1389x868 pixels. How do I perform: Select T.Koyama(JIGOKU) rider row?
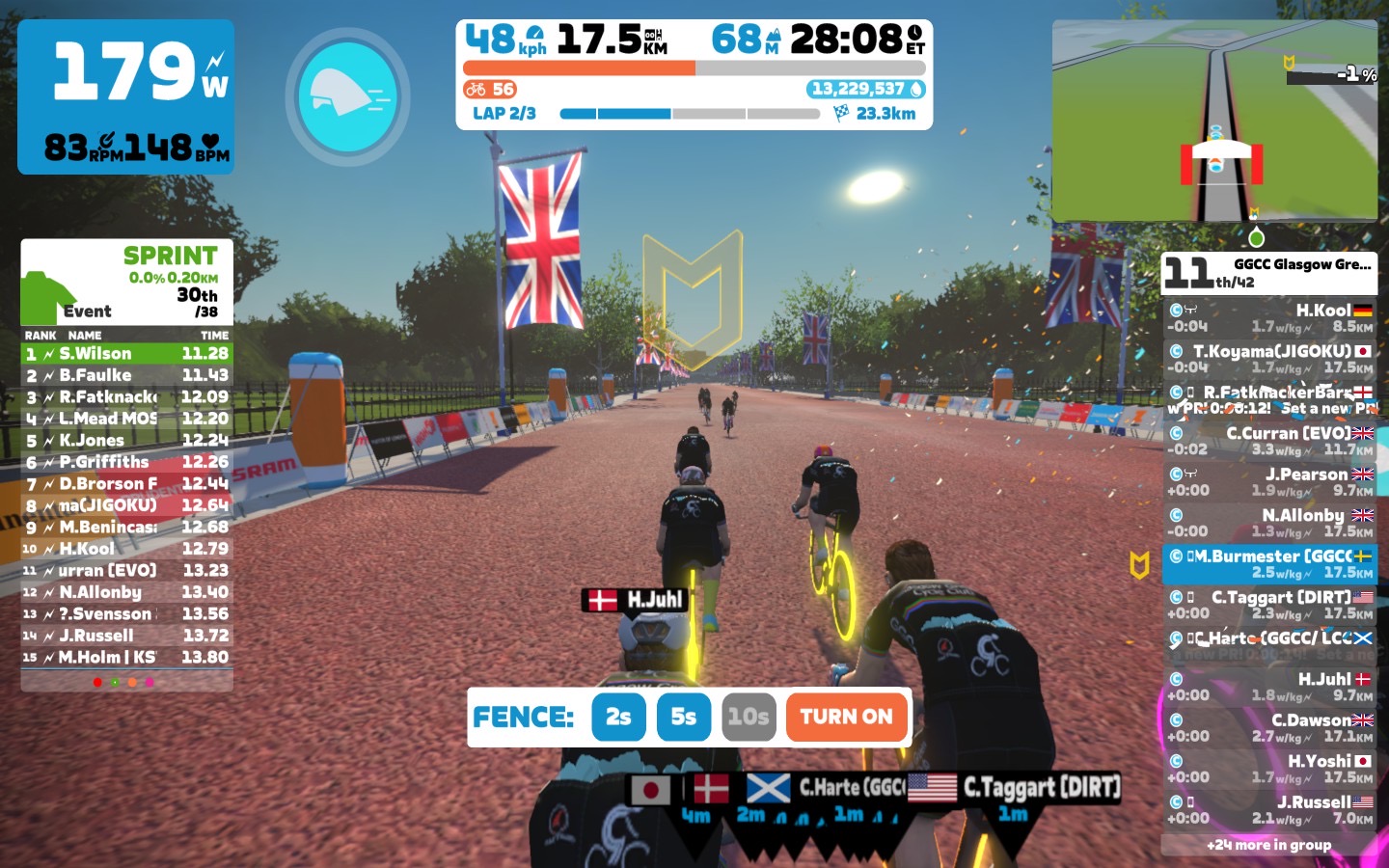pyautogui.click(x=1268, y=359)
